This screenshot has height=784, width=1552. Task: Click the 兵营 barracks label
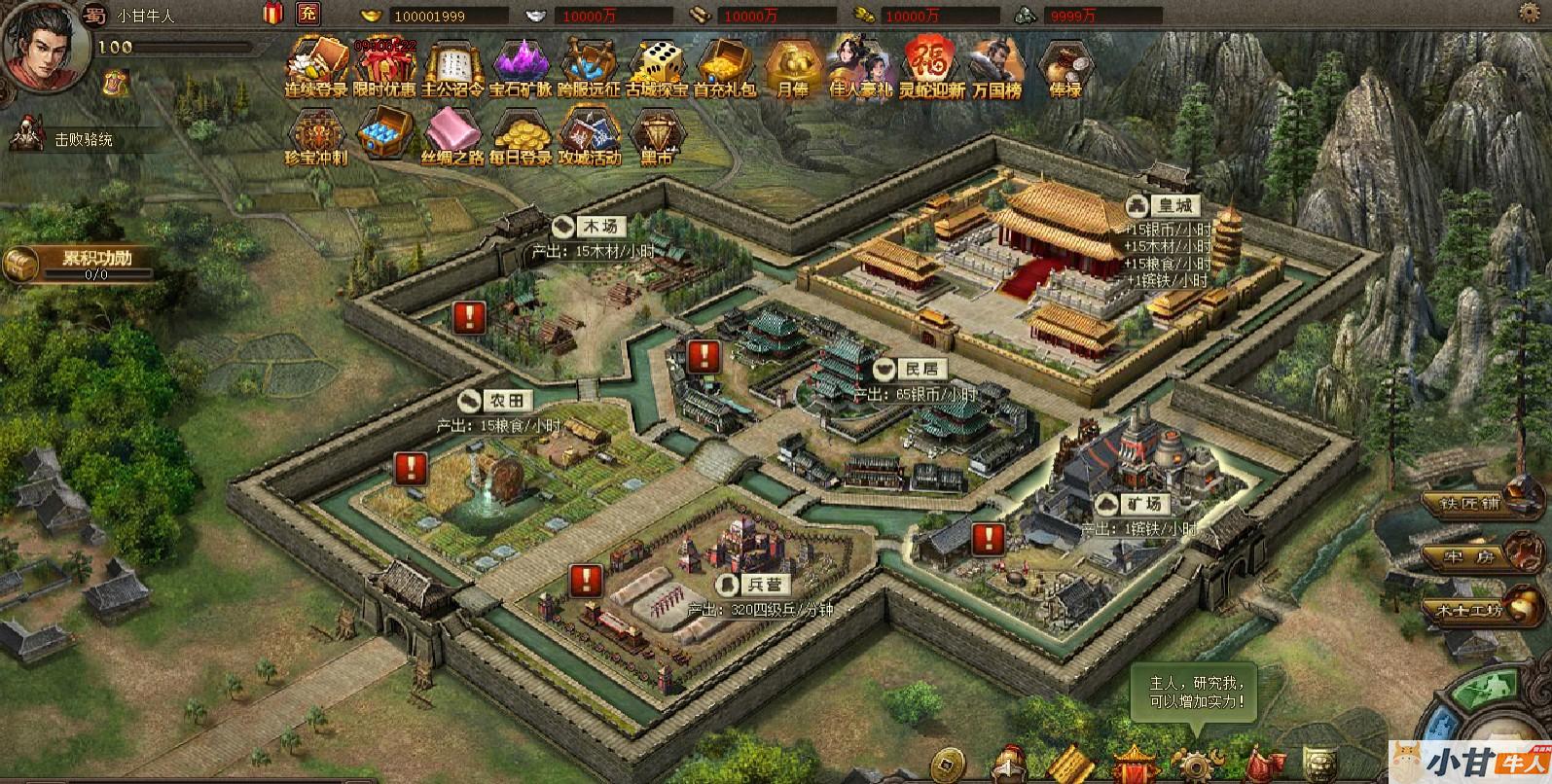coord(752,585)
